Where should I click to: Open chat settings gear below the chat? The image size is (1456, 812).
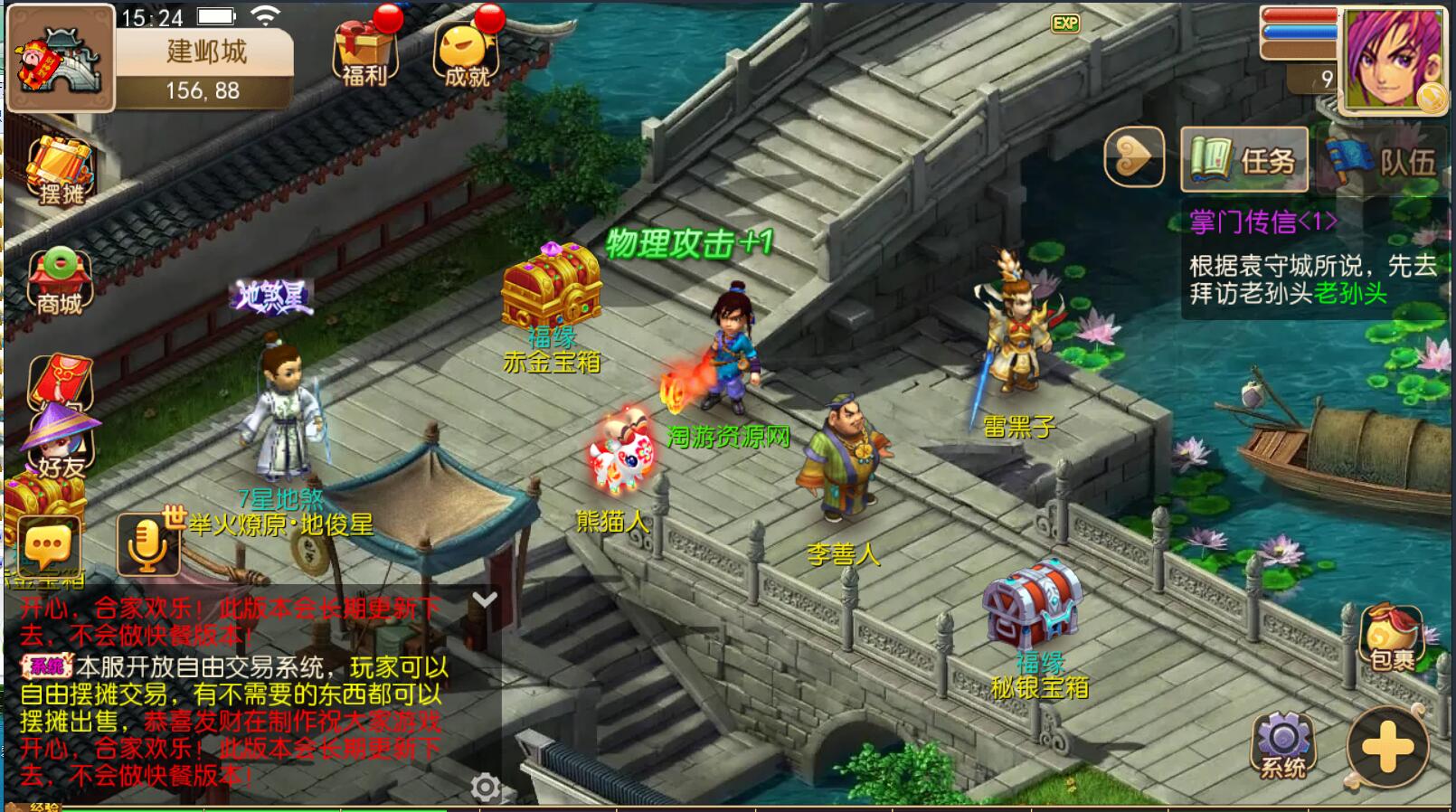pos(485,788)
